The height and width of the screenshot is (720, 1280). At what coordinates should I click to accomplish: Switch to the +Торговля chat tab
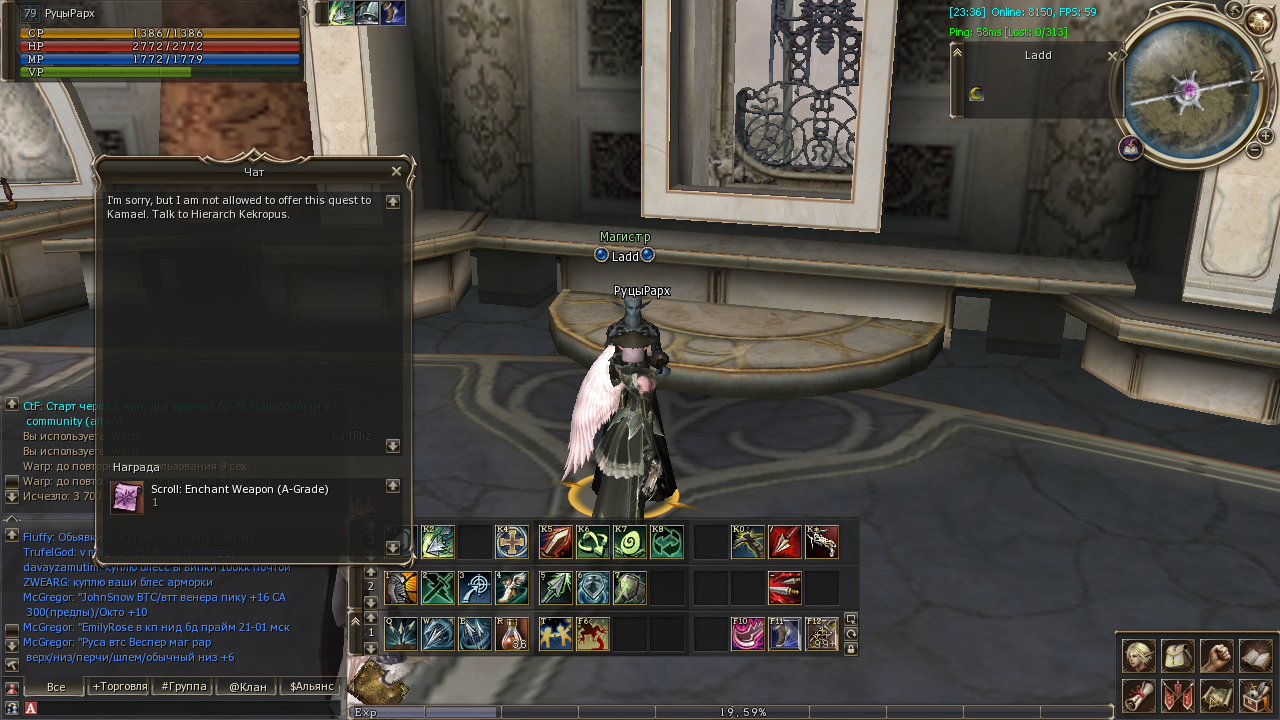119,687
